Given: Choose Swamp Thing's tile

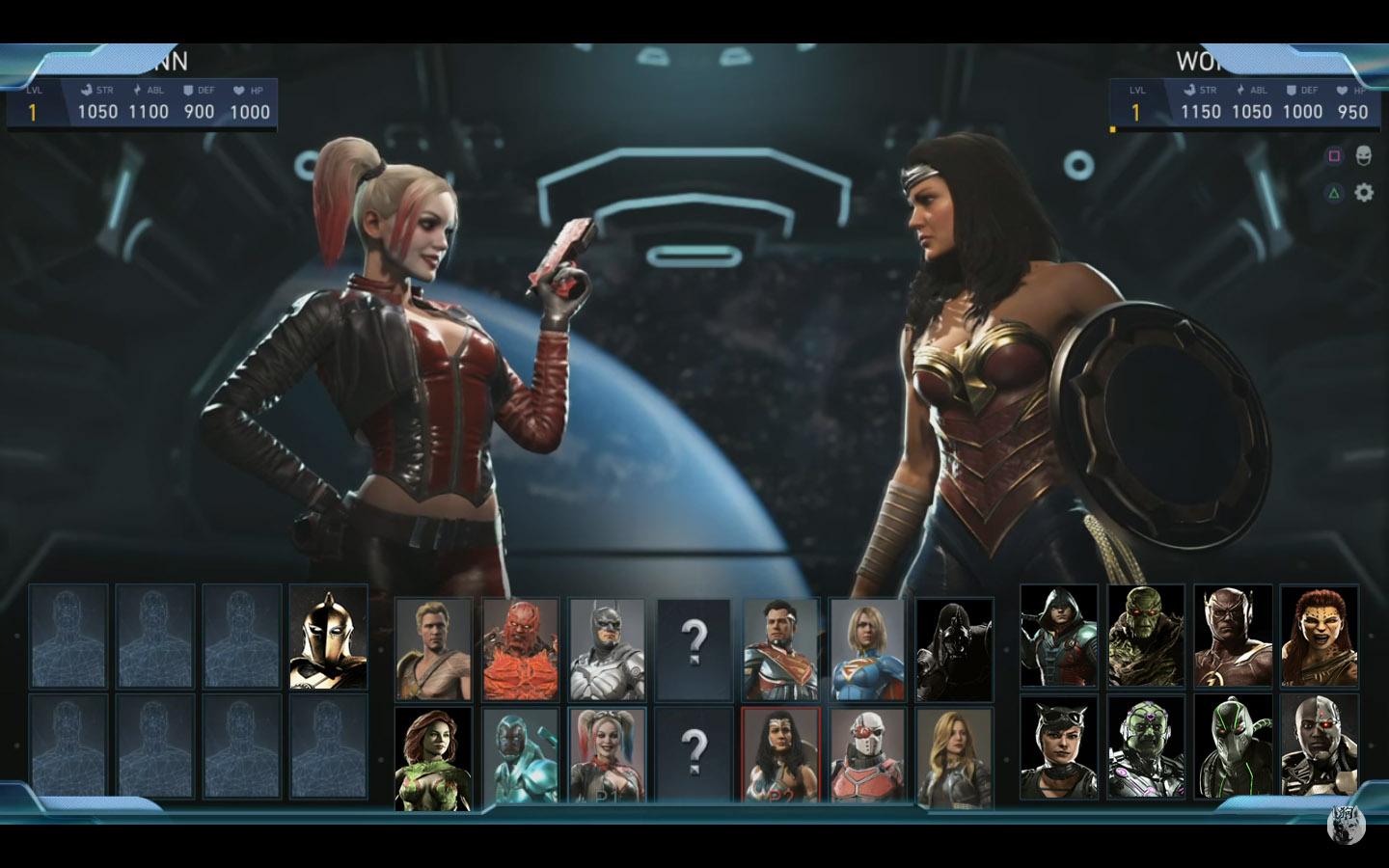Looking at the screenshot, I should pos(1146,637).
